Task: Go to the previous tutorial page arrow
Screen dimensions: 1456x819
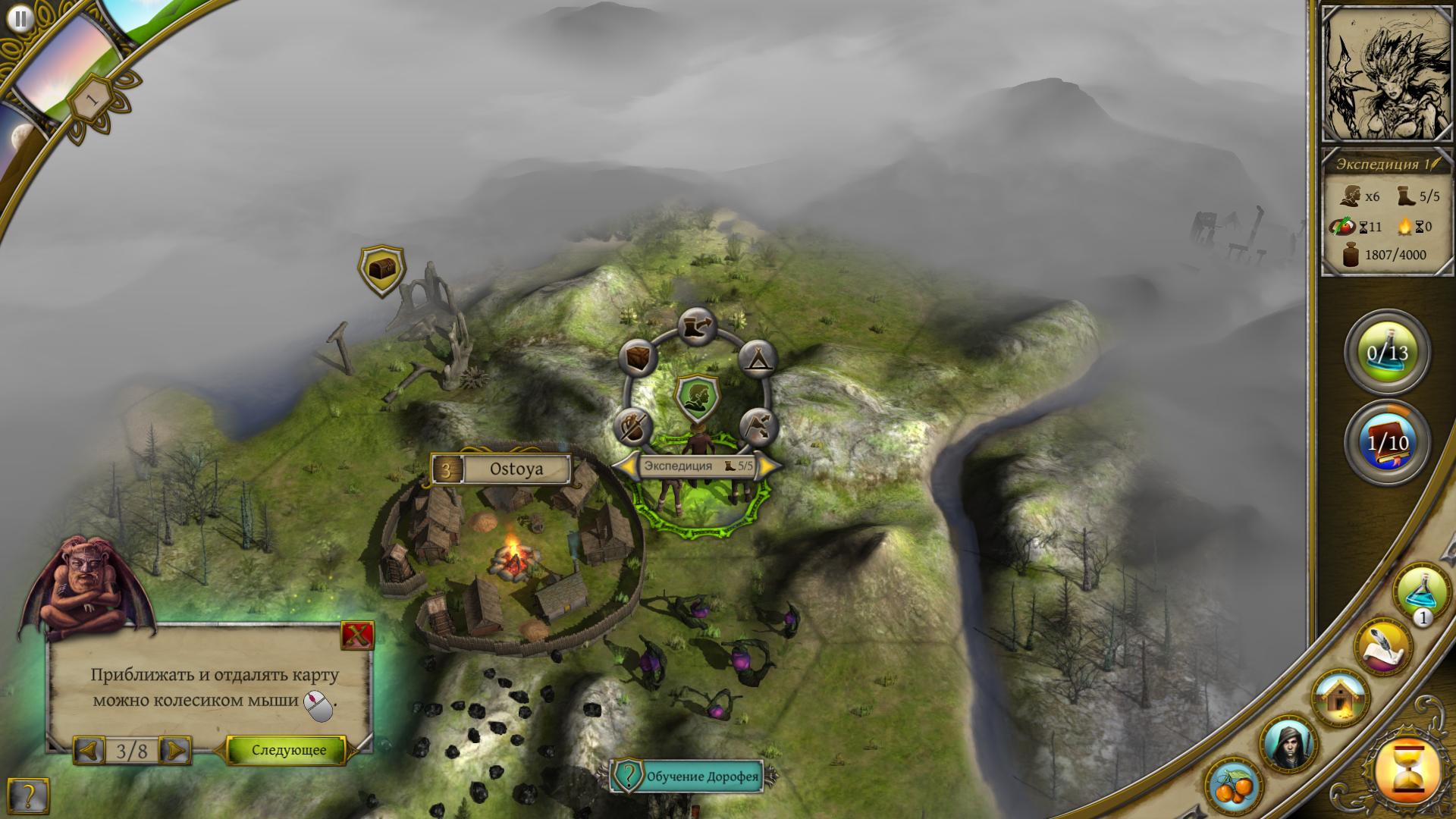Action: coord(89,751)
